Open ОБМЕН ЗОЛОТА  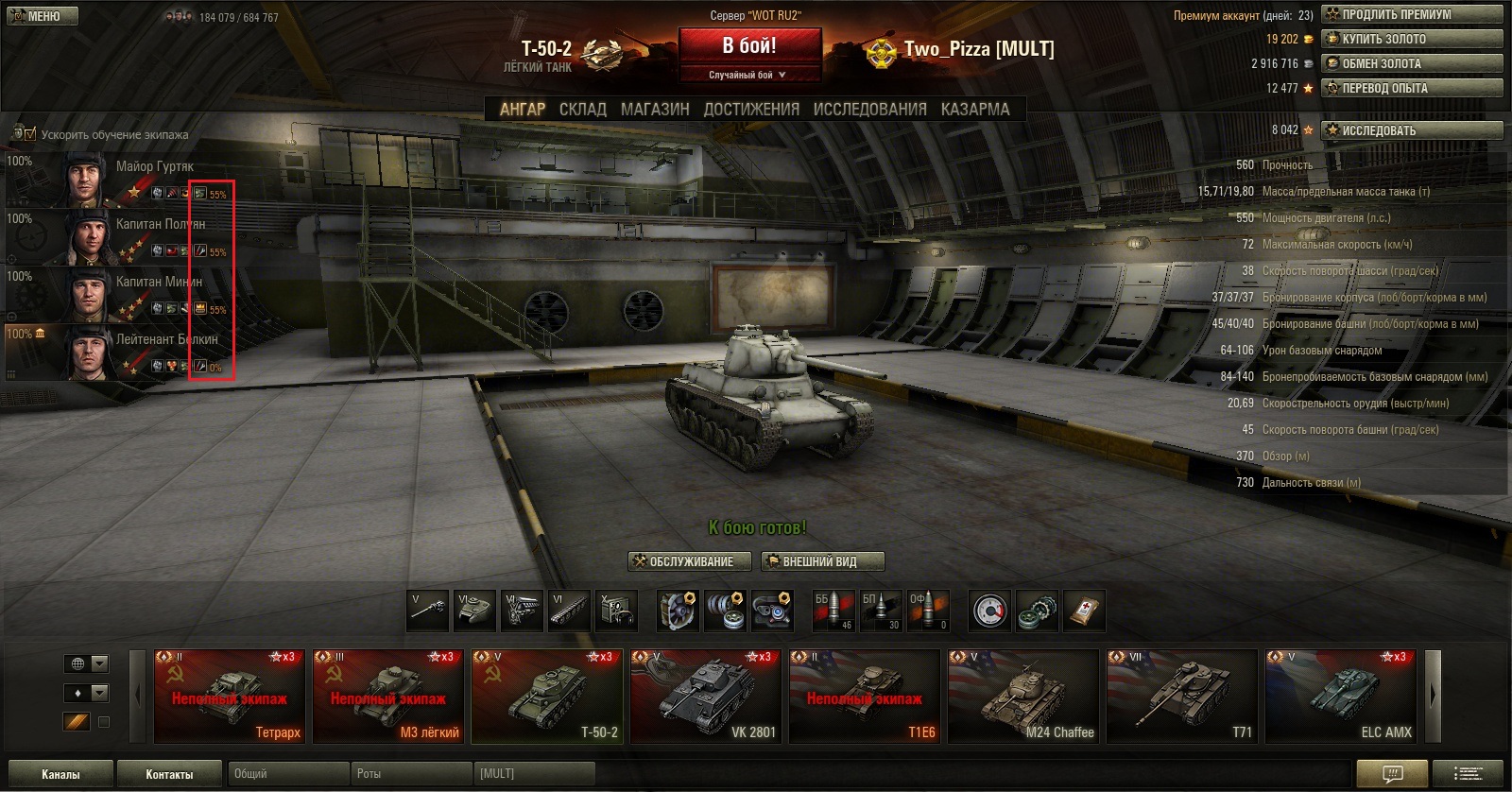(1412, 63)
